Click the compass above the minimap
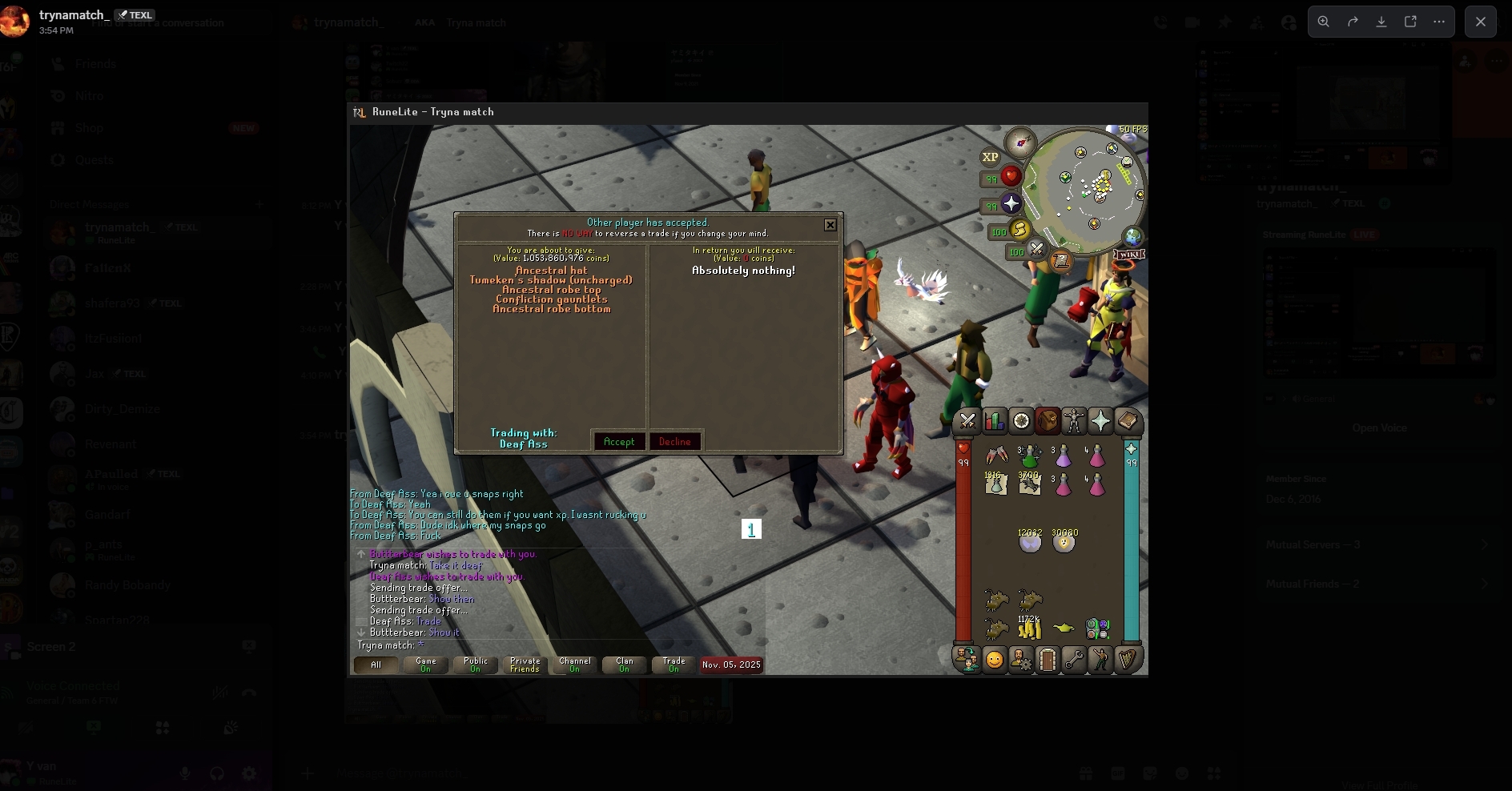The width and height of the screenshot is (1512, 791). pyautogui.click(x=1020, y=143)
